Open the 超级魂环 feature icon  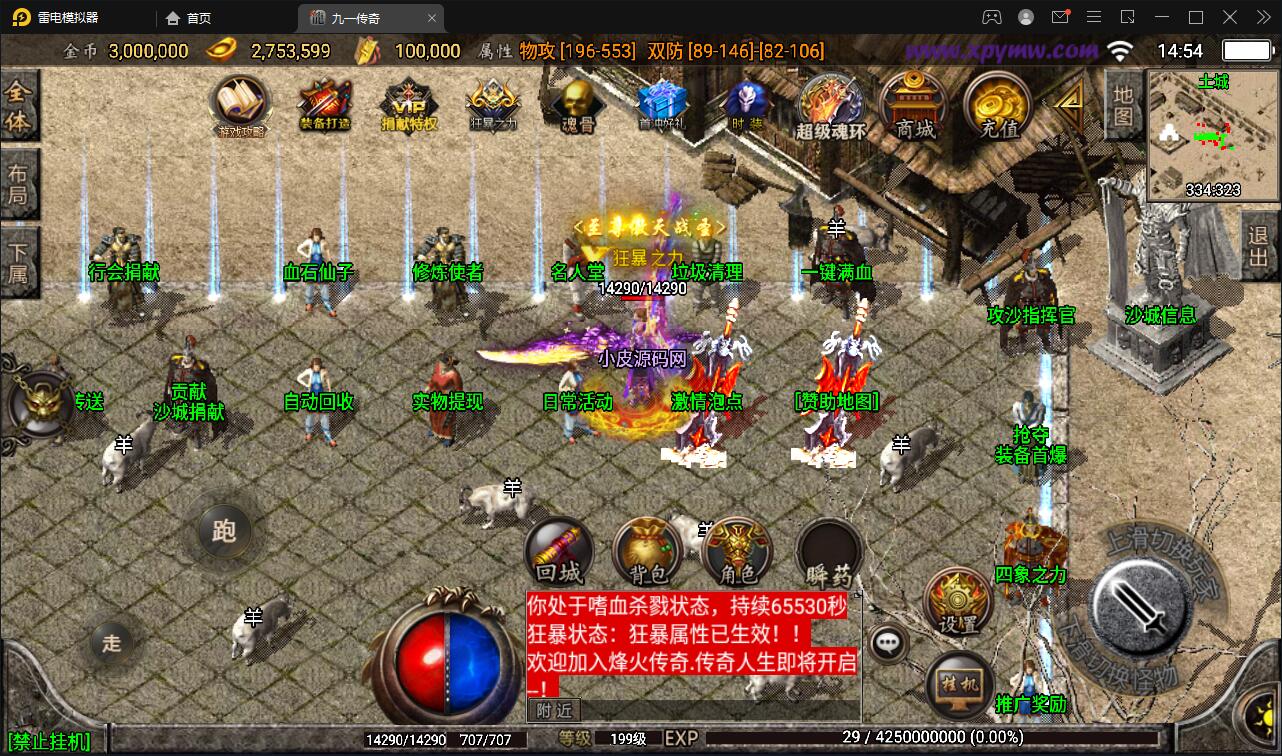(830, 105)
